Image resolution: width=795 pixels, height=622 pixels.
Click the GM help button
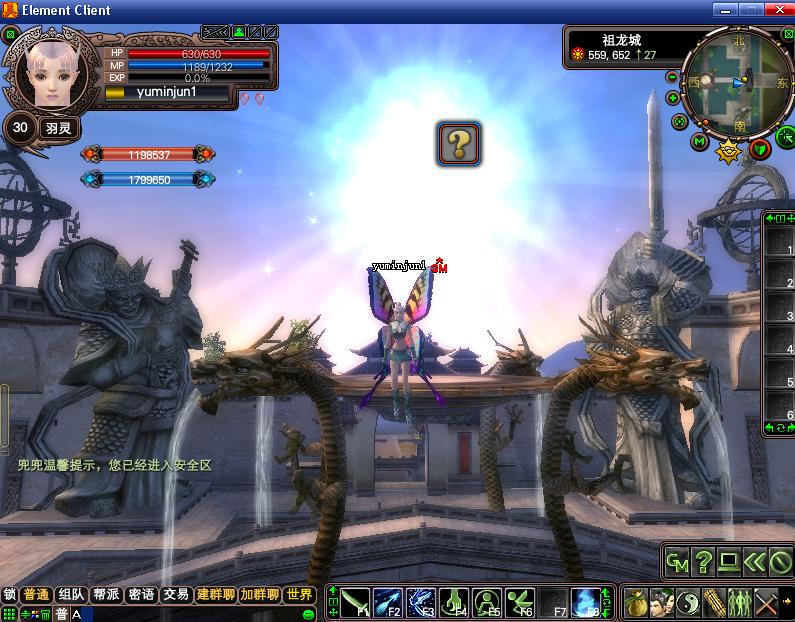coord(677,563)
